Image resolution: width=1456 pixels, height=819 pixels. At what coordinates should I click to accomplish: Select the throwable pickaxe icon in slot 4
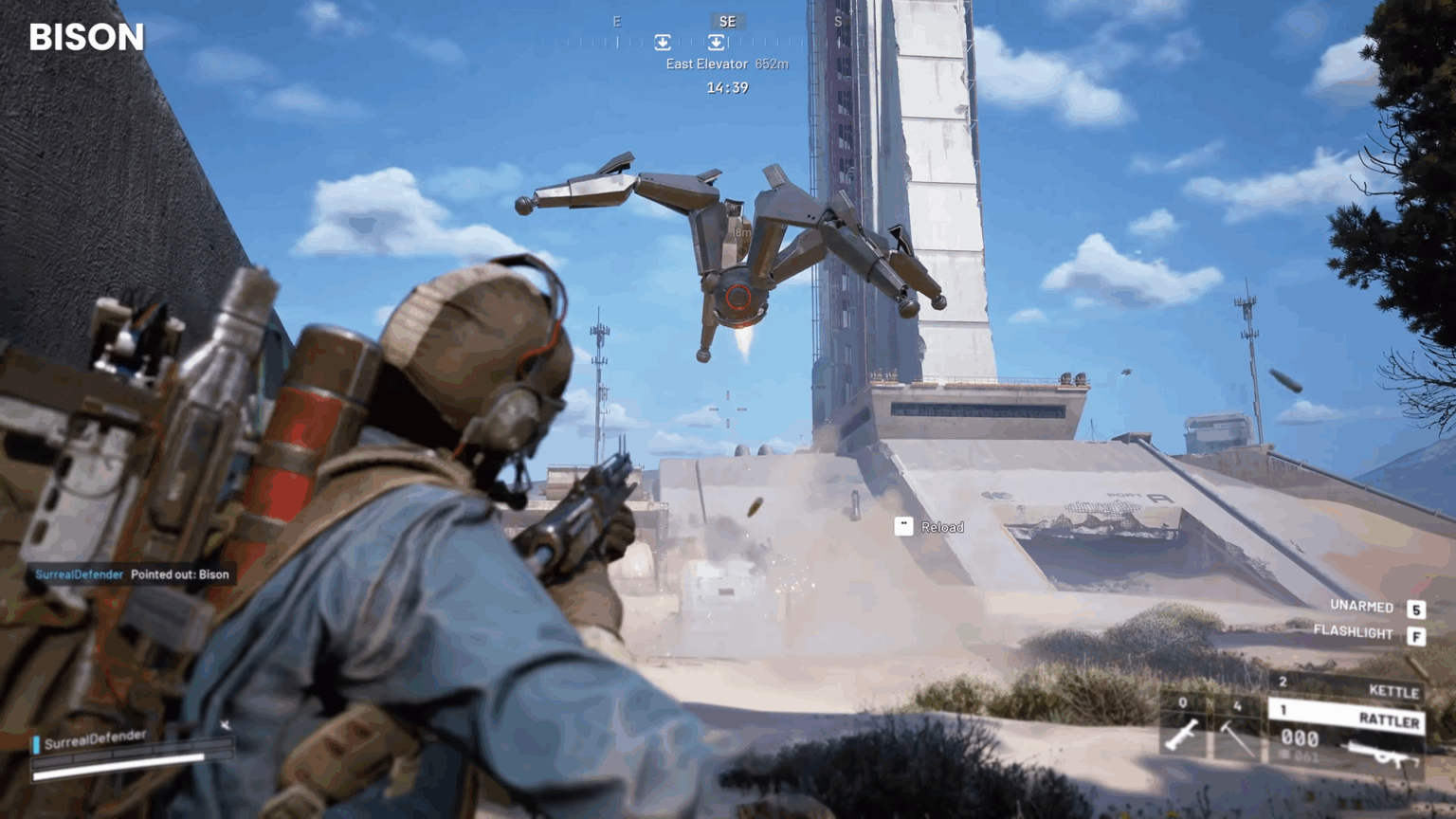click(x=1236, y=737)
